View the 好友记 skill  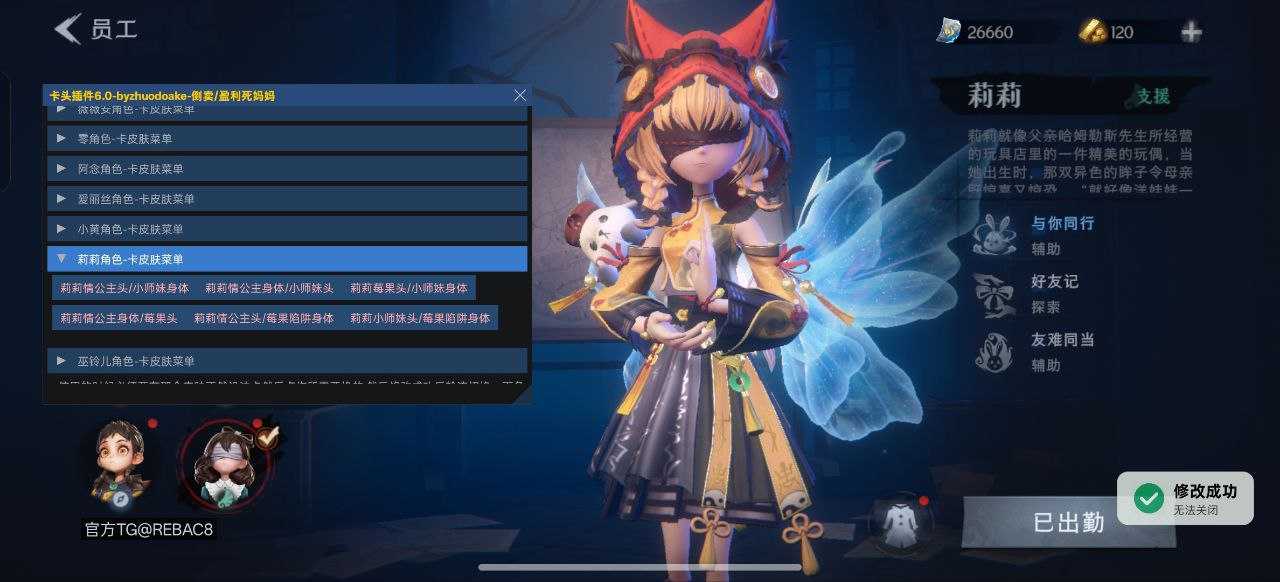pos(993,293)
